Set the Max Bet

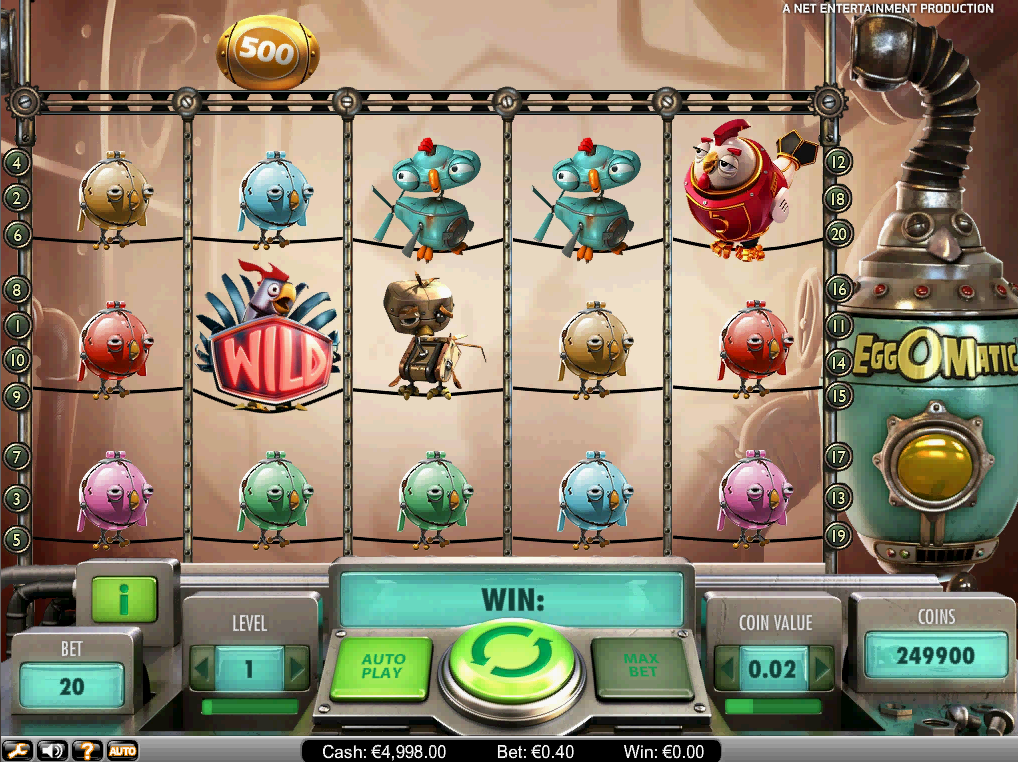click(x=642, y=666)
